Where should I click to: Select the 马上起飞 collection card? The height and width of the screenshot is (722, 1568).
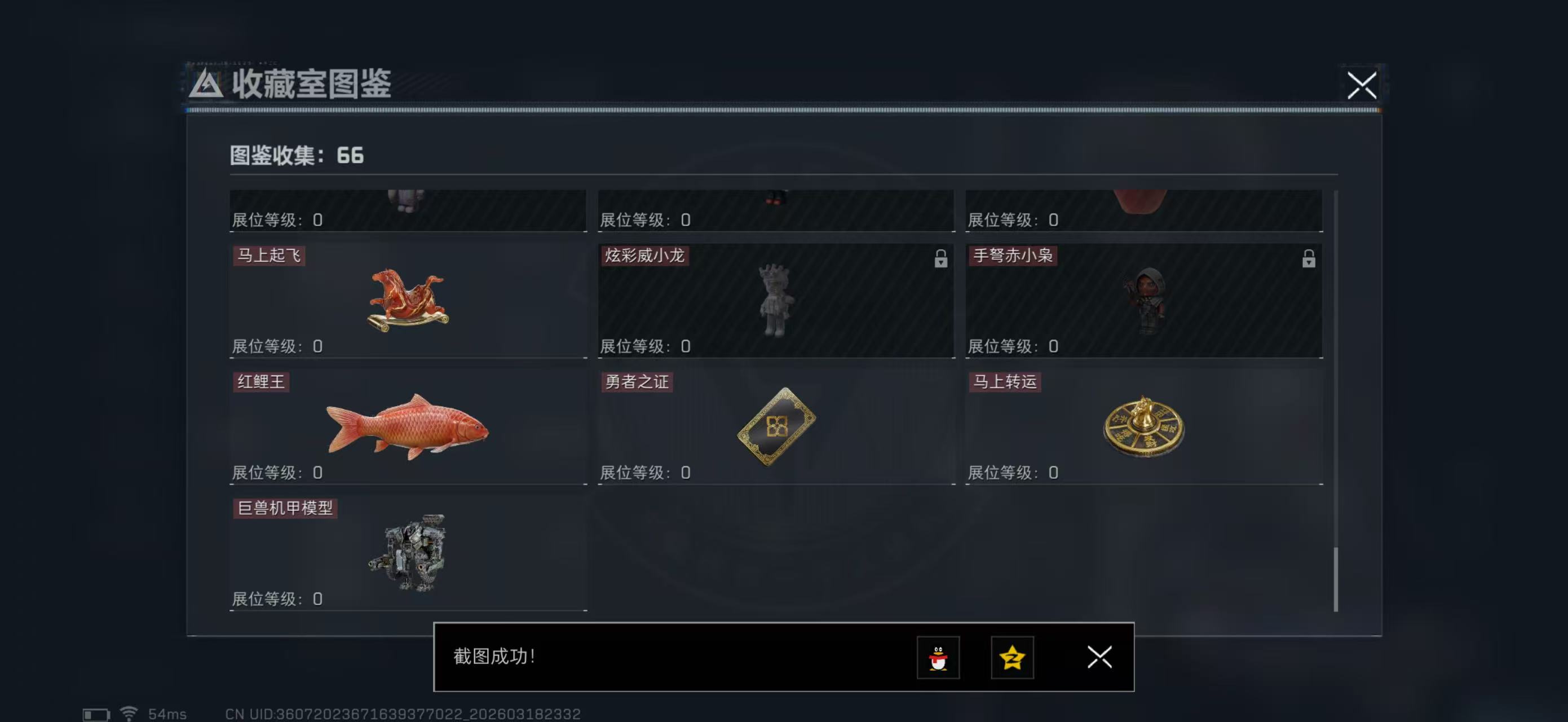pyautogui.click(x=408, y=301)
